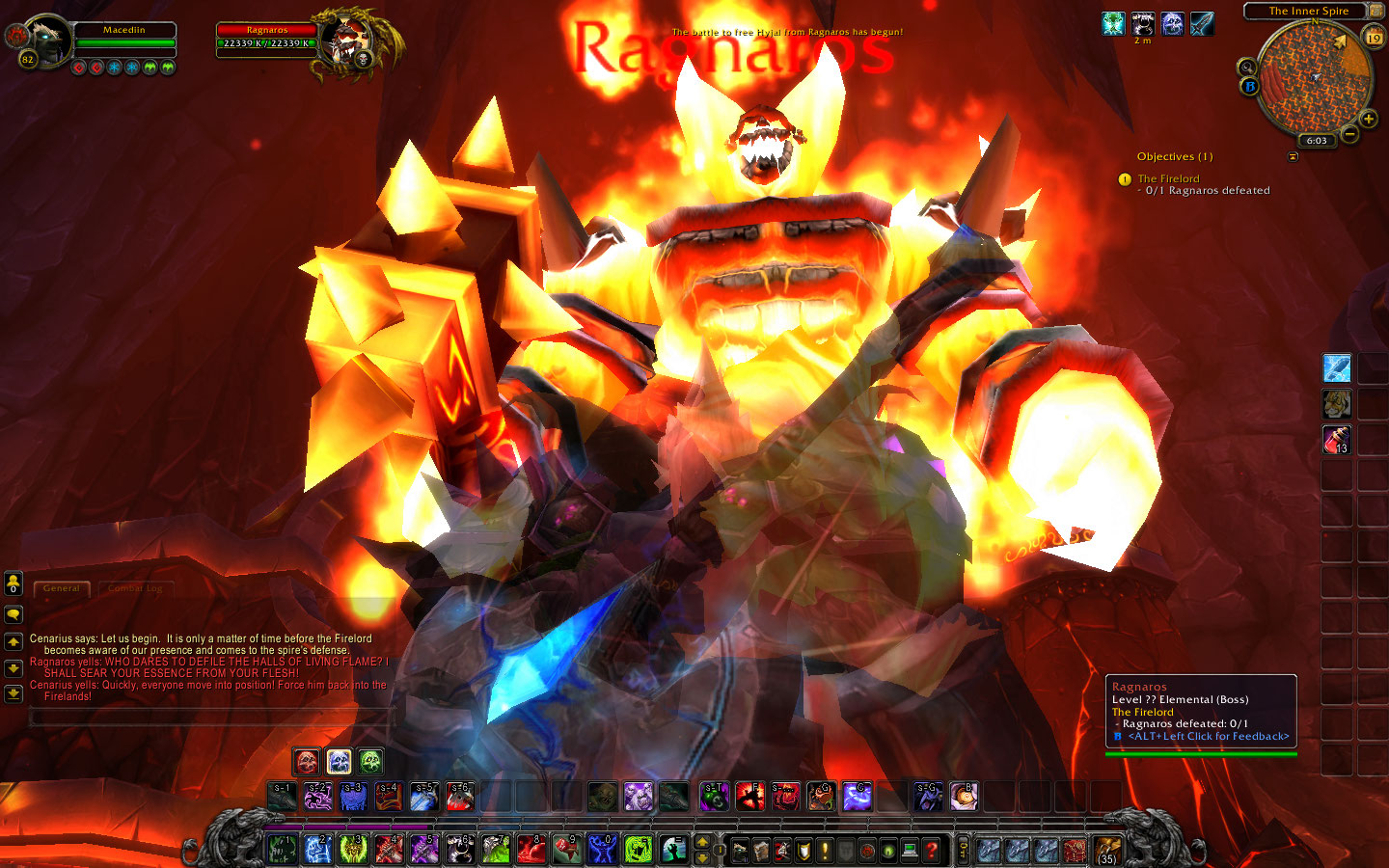Click the zone name The Inner Spire

pyautogui.click(x=1308, y=12)
